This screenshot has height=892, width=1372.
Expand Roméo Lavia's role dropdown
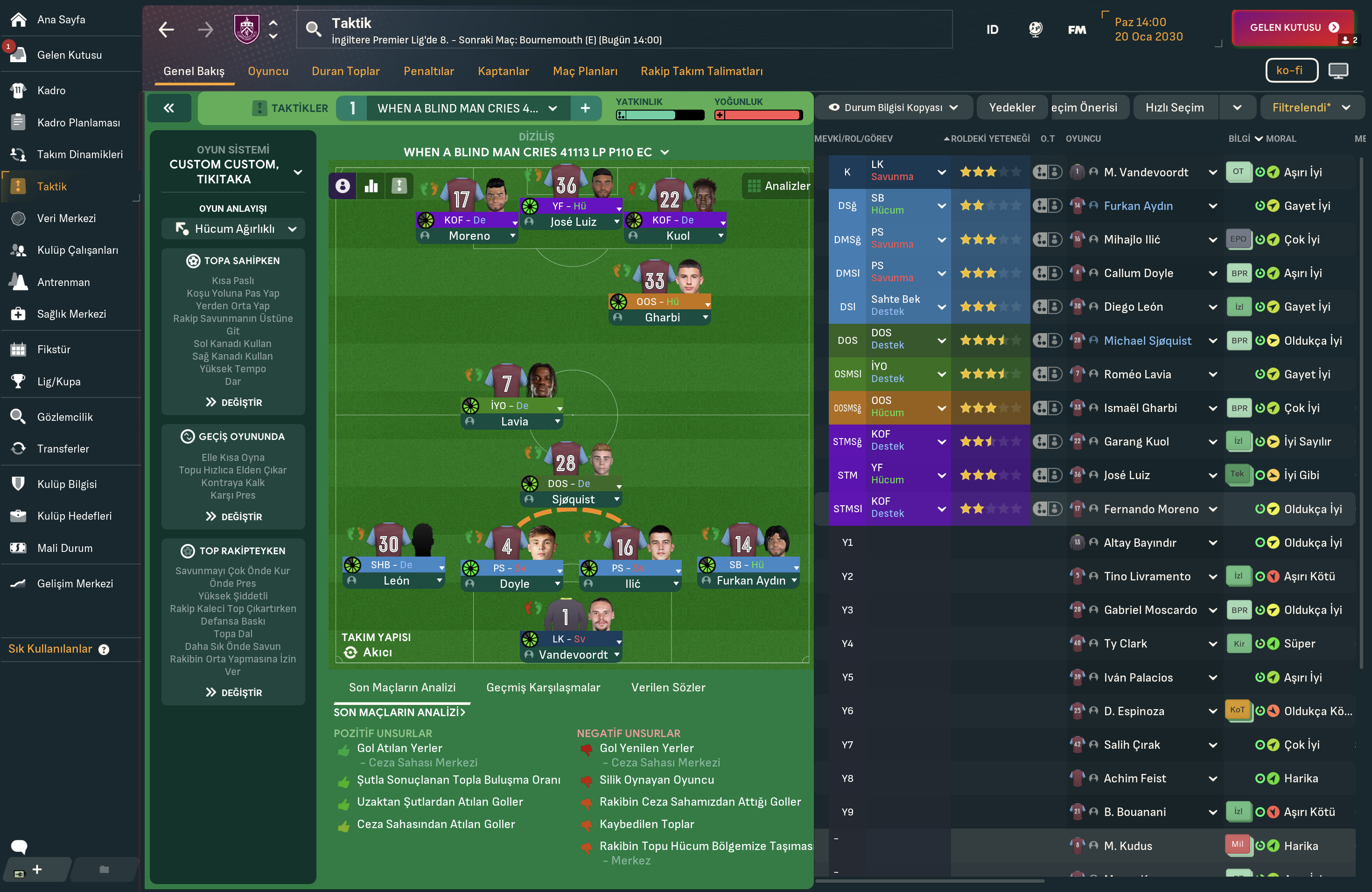(942, 373)
